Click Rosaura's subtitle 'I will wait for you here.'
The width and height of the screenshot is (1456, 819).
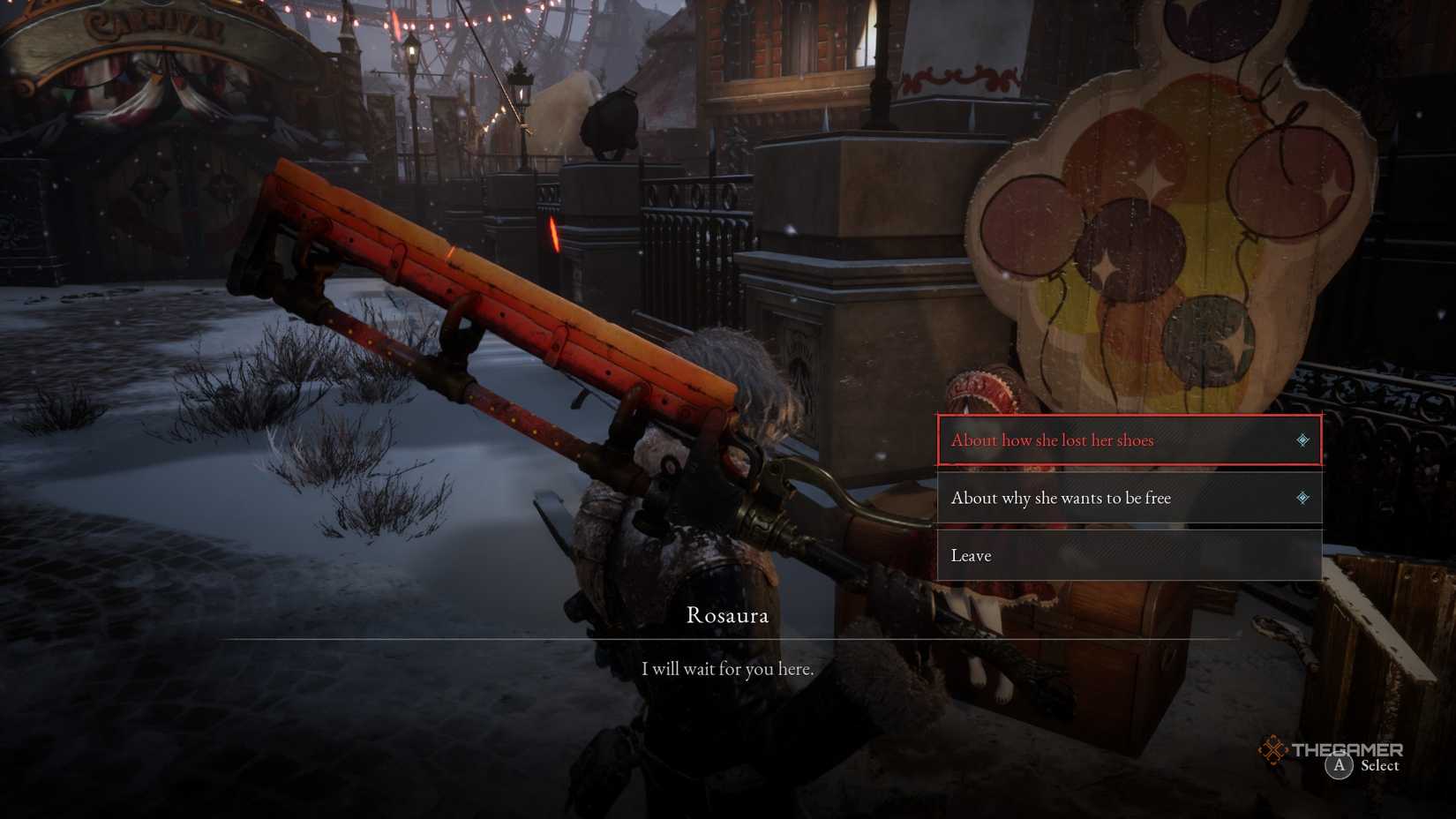click(727, 669)
